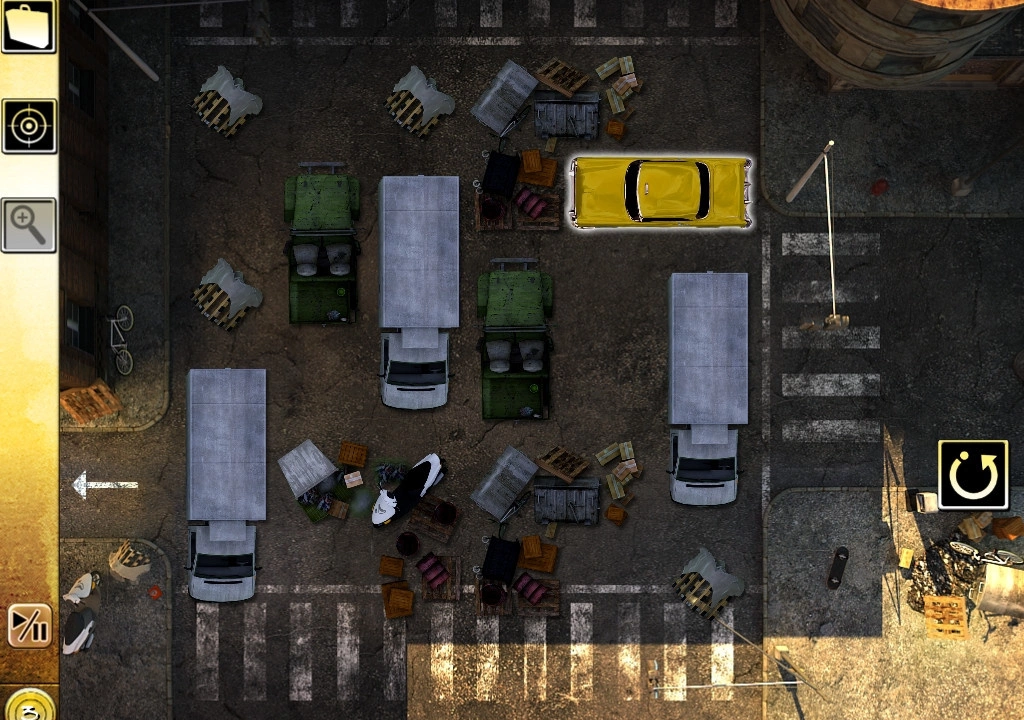The image size is (1024, 720).
Task: Open the briefcase inventory
Action: 28,26
